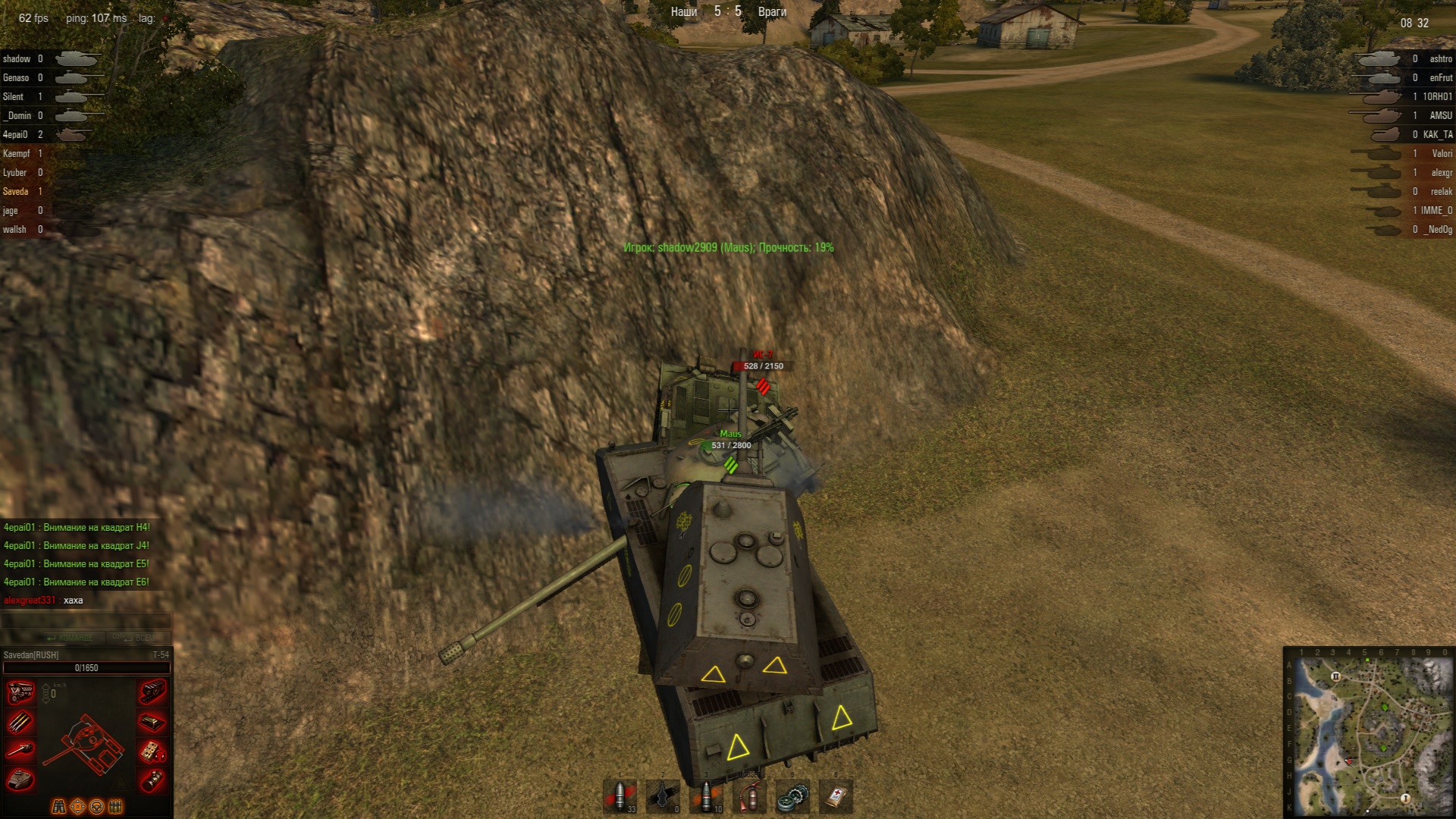Click the damaged engine module icon
Viewport: 1456px width, 819px height.
click(20, 692)
